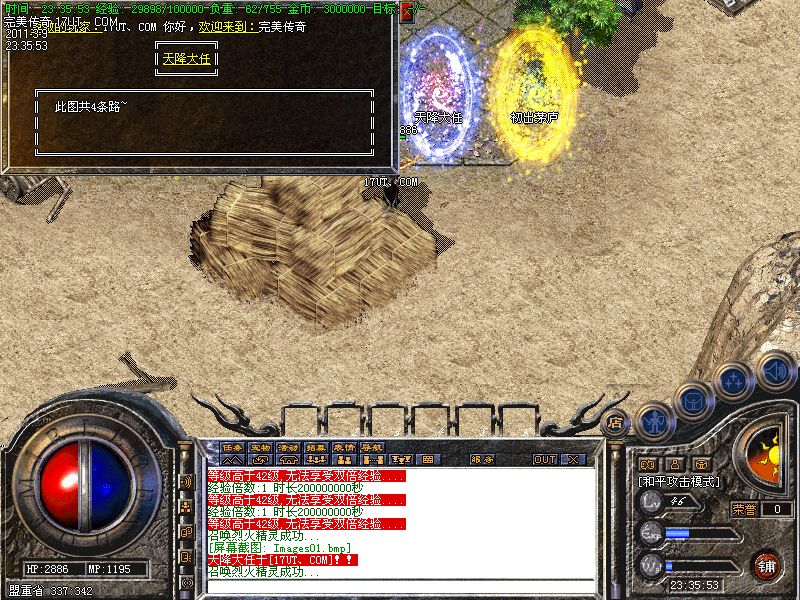Open the 结義 tab

[316, 446]
